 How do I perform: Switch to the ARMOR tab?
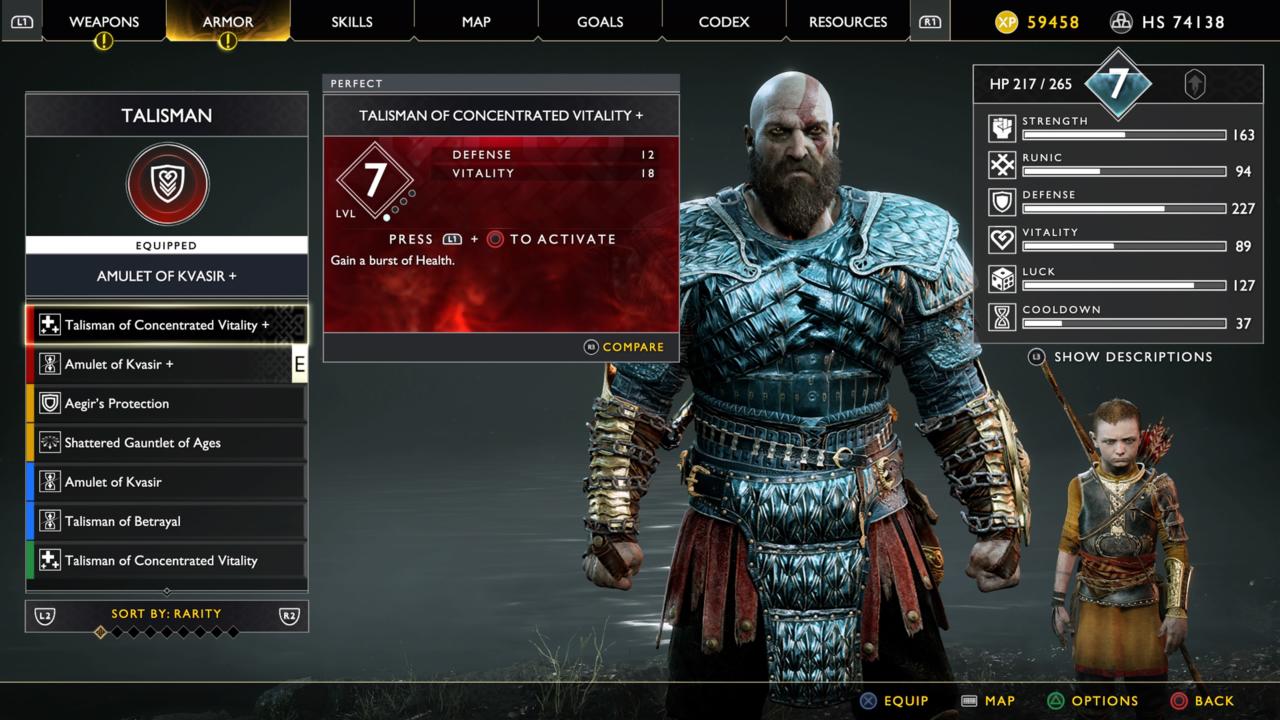(x=228, y=20)
